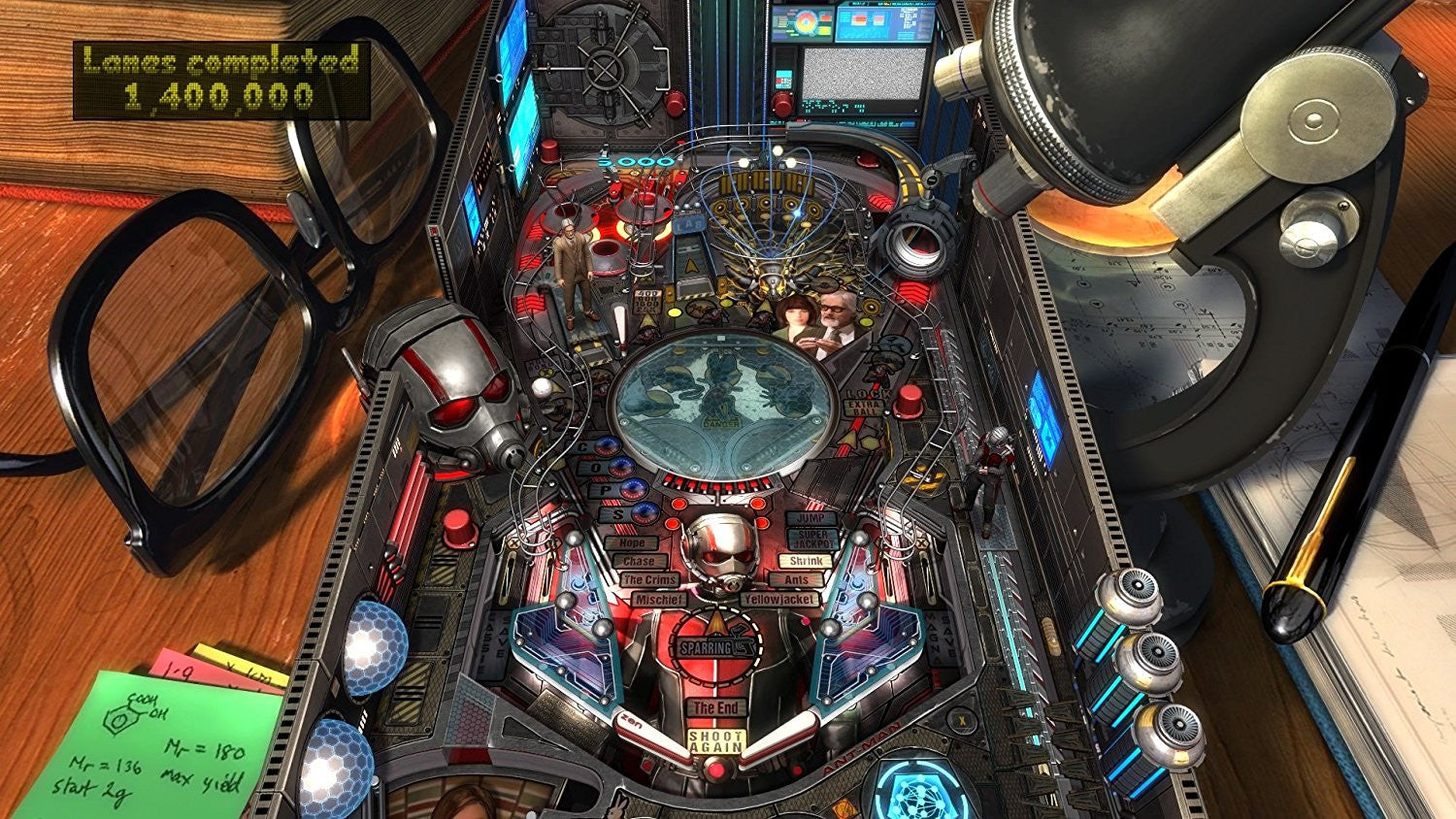The image size is (1456, 819).
Task: Click the red mushroom bumper beside the LOCK lane
Action: point(910,403)
